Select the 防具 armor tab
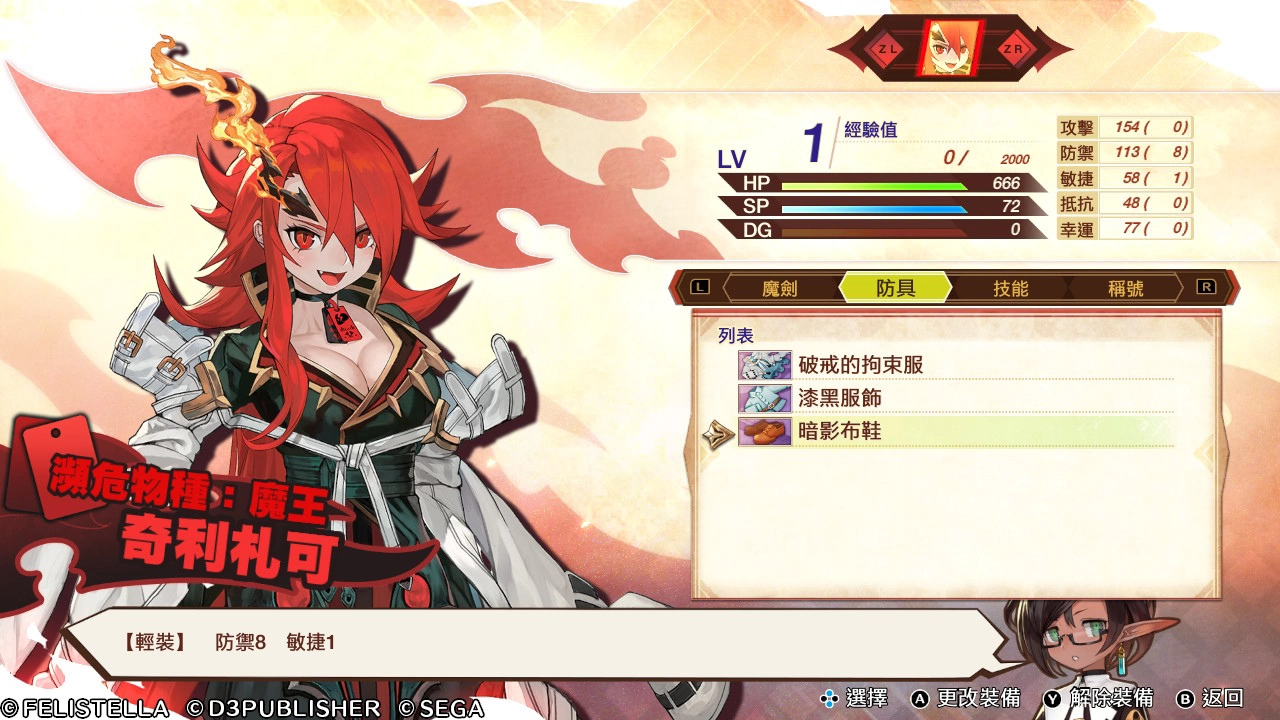The image size is (1280, 720). pos(895,288)
